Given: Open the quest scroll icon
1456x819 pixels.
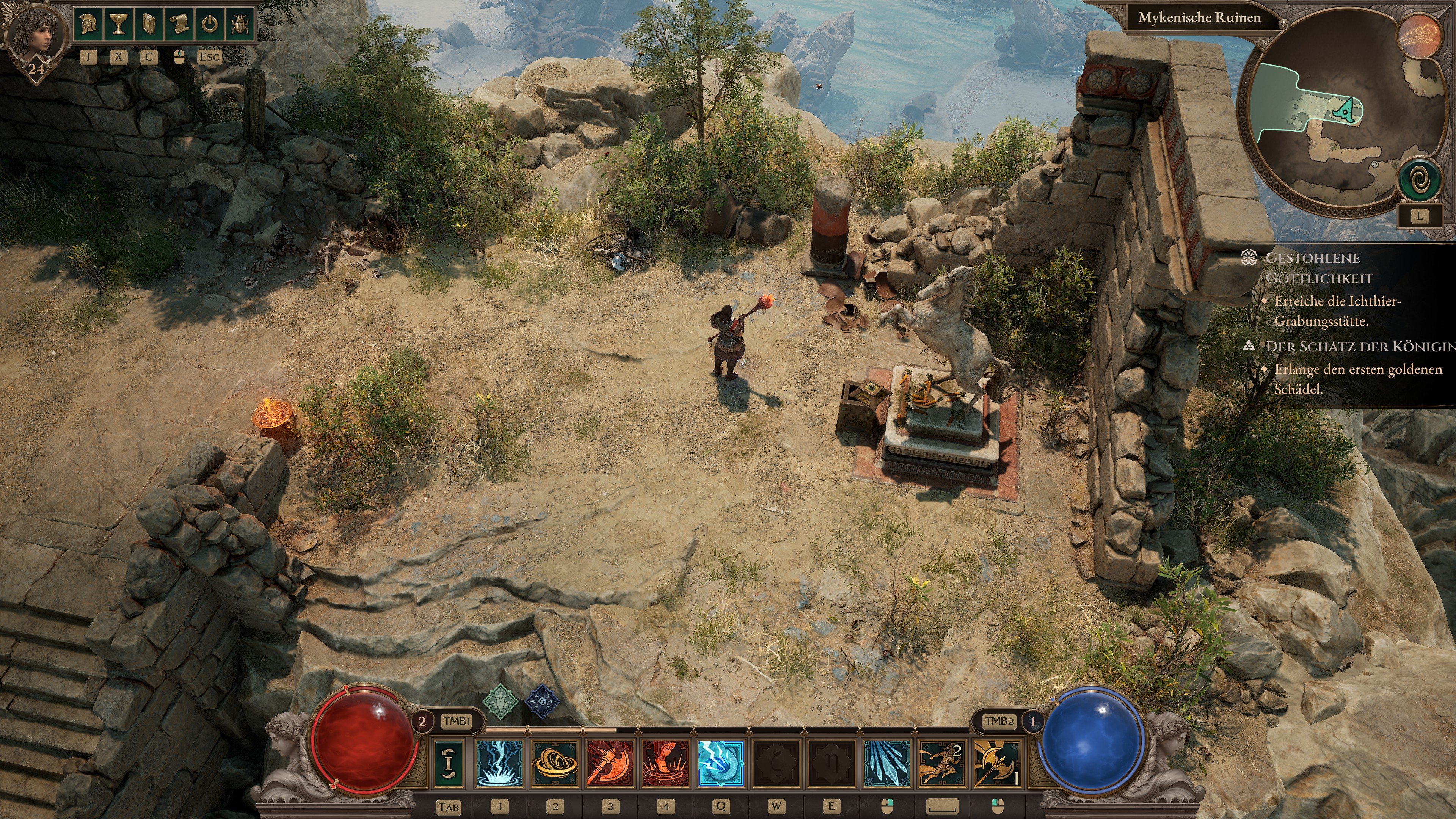Looking at the screenshot, I should [179, 24].
